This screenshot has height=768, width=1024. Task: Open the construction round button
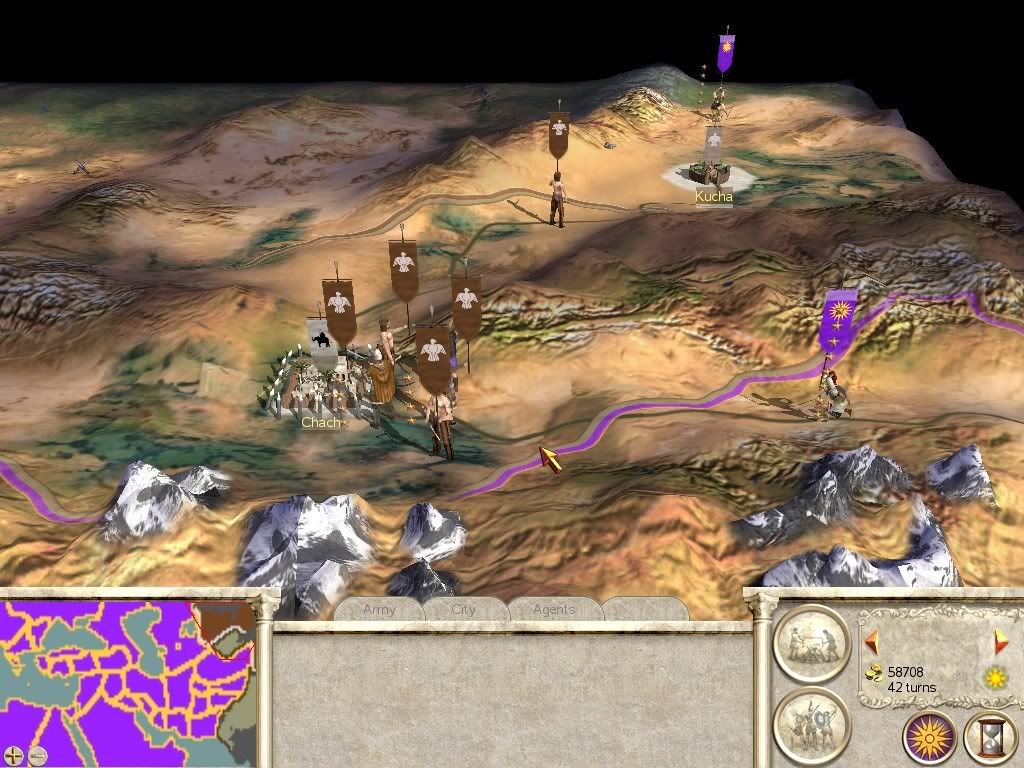811,643
